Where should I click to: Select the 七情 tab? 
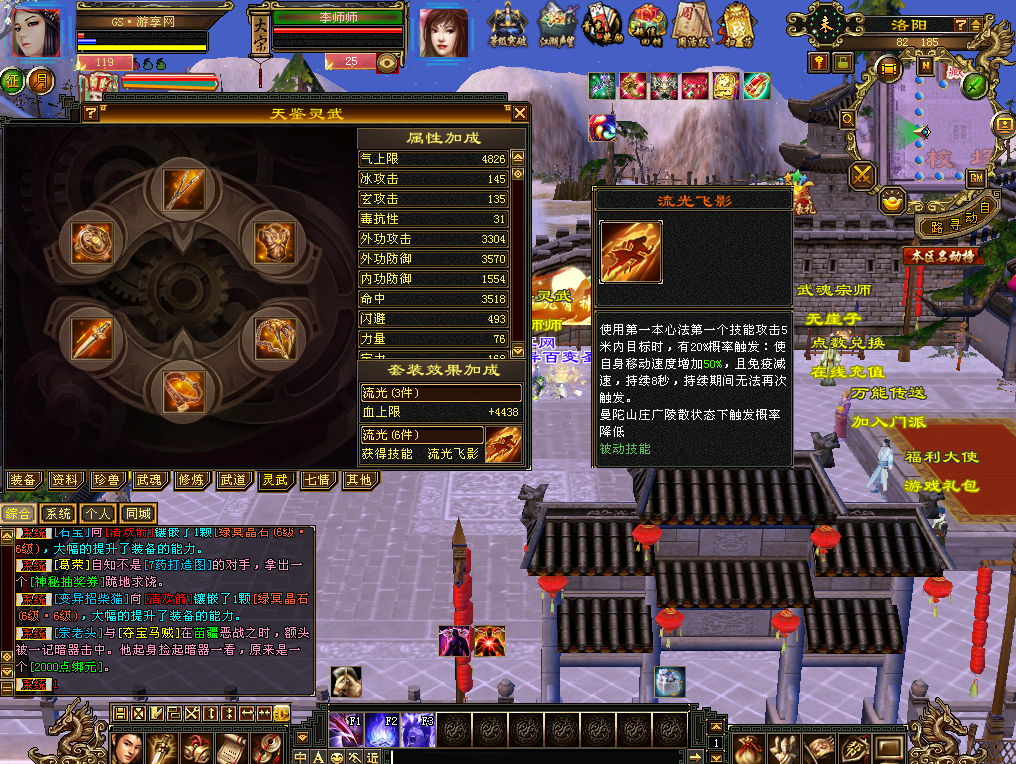pyautogui.click(x=317, y=480)
